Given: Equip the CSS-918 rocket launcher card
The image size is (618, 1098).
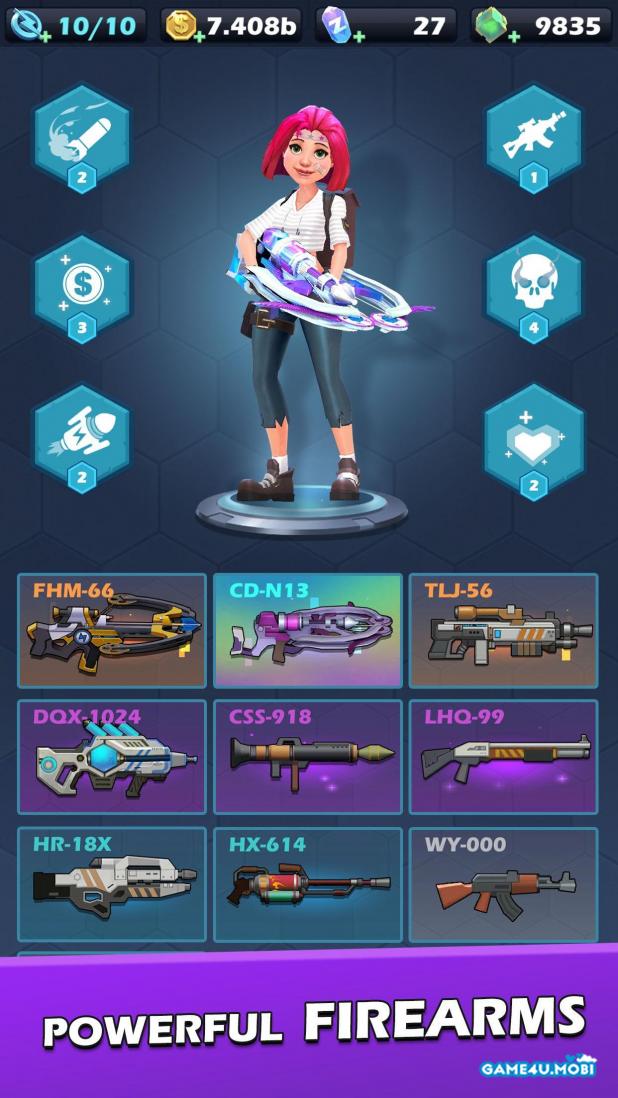Looking at the screenshot, I should coord(308,757).
